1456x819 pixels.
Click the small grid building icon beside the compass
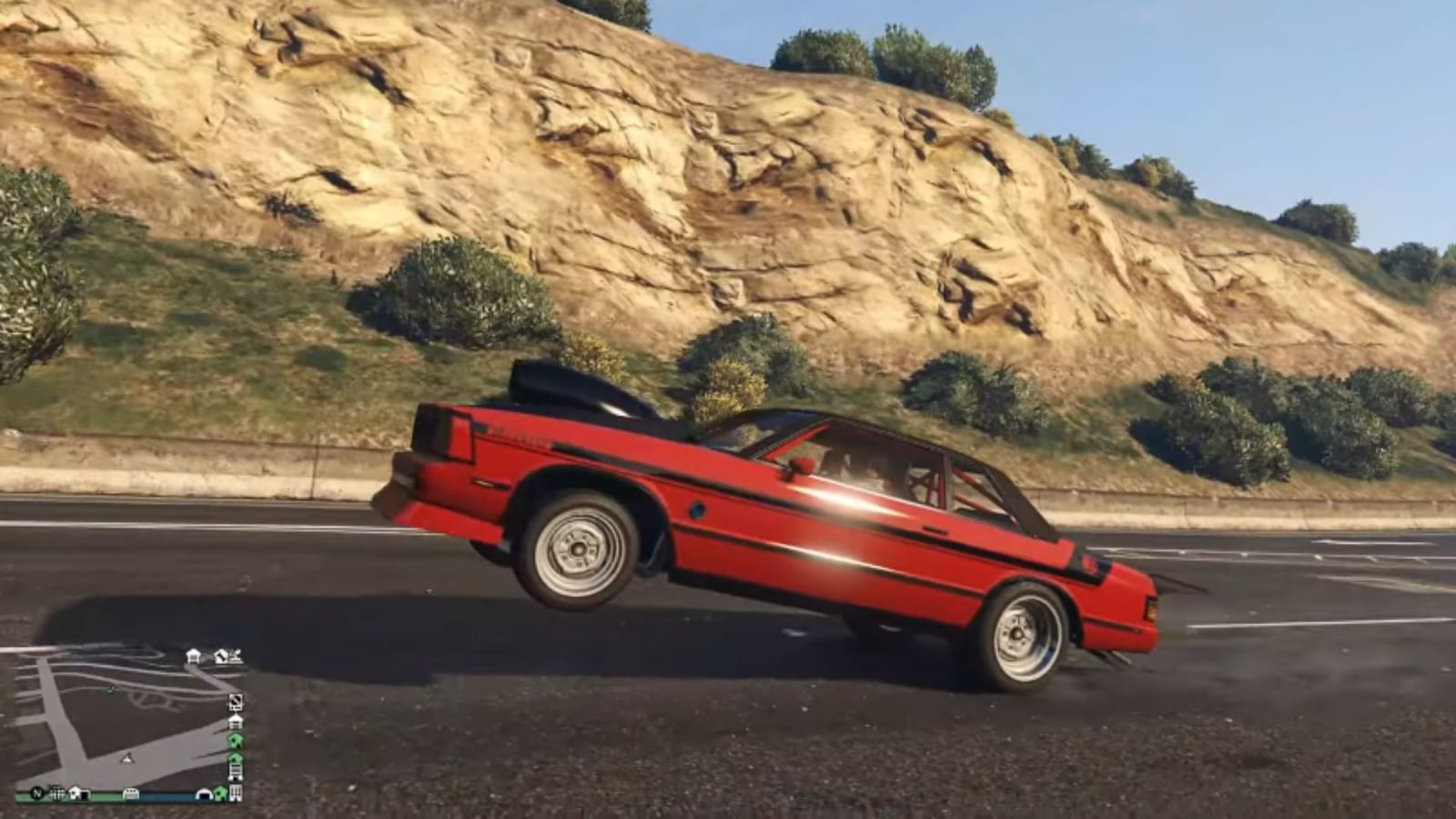click(x=56, y=793)
